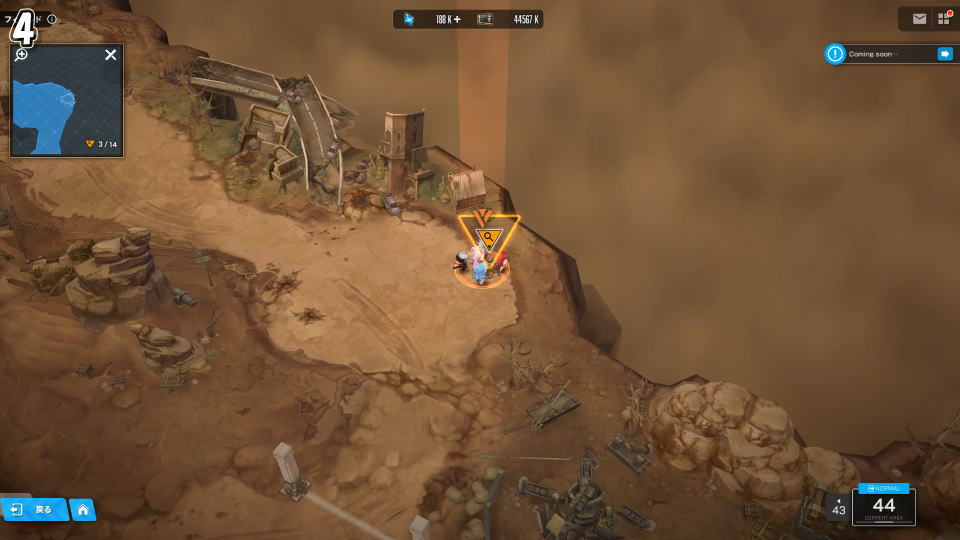Go back with the 戻る button
Viewport: 960px width, 540px height.
tap(33, 510)
